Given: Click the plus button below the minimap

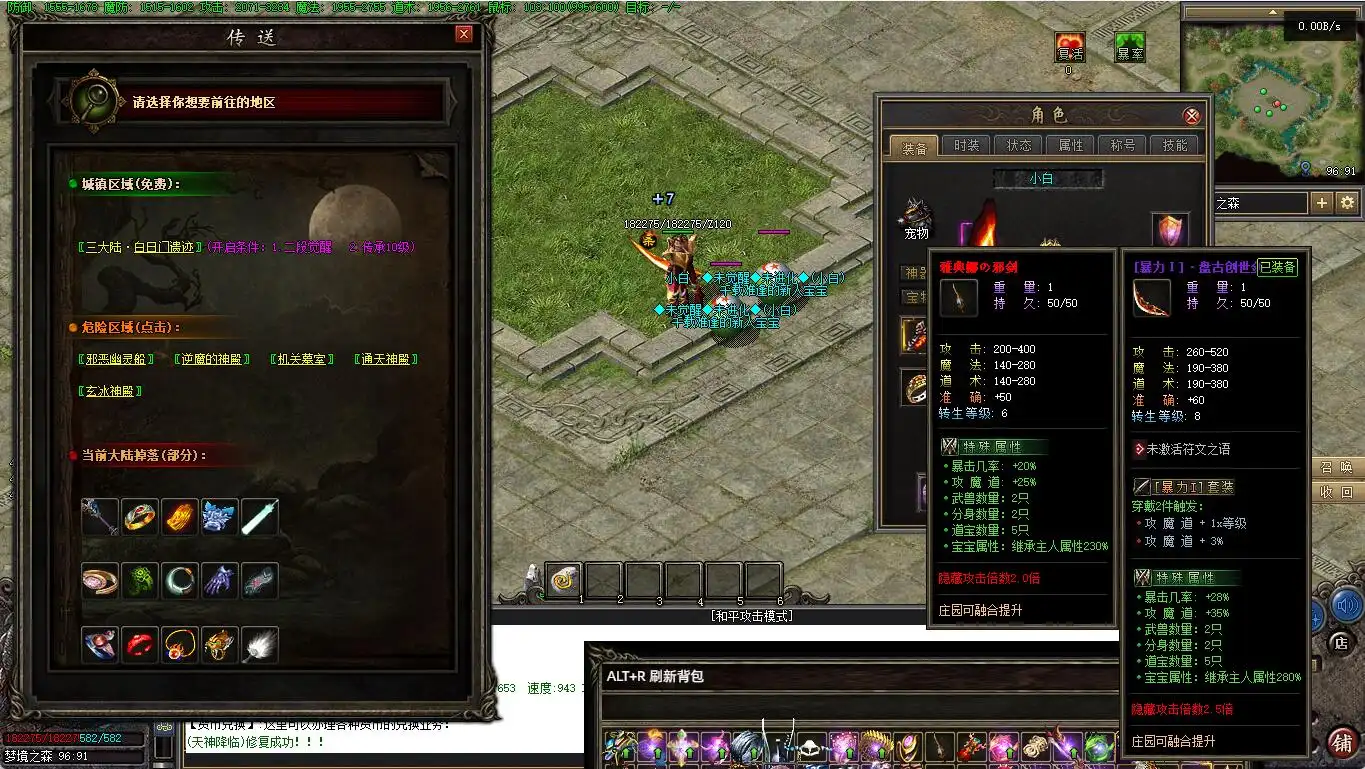Looking at the screenshot, I should point(1322,203).
